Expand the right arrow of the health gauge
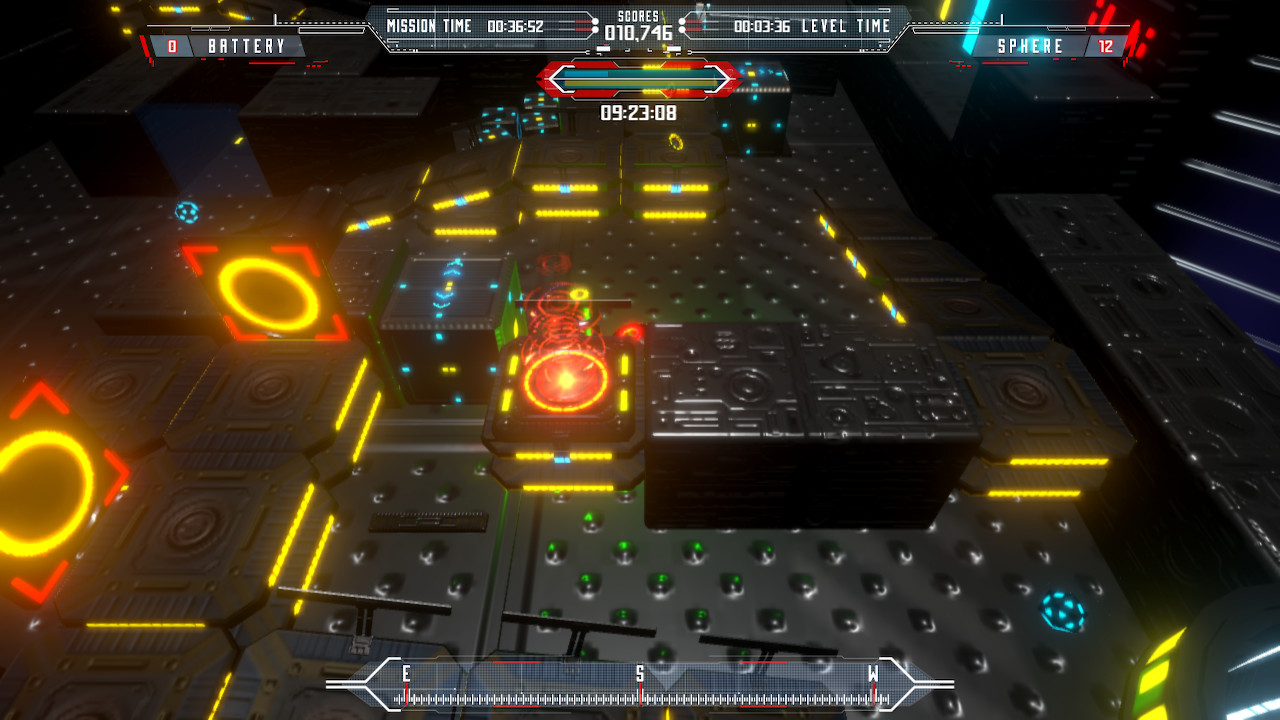 coord(715,76)
